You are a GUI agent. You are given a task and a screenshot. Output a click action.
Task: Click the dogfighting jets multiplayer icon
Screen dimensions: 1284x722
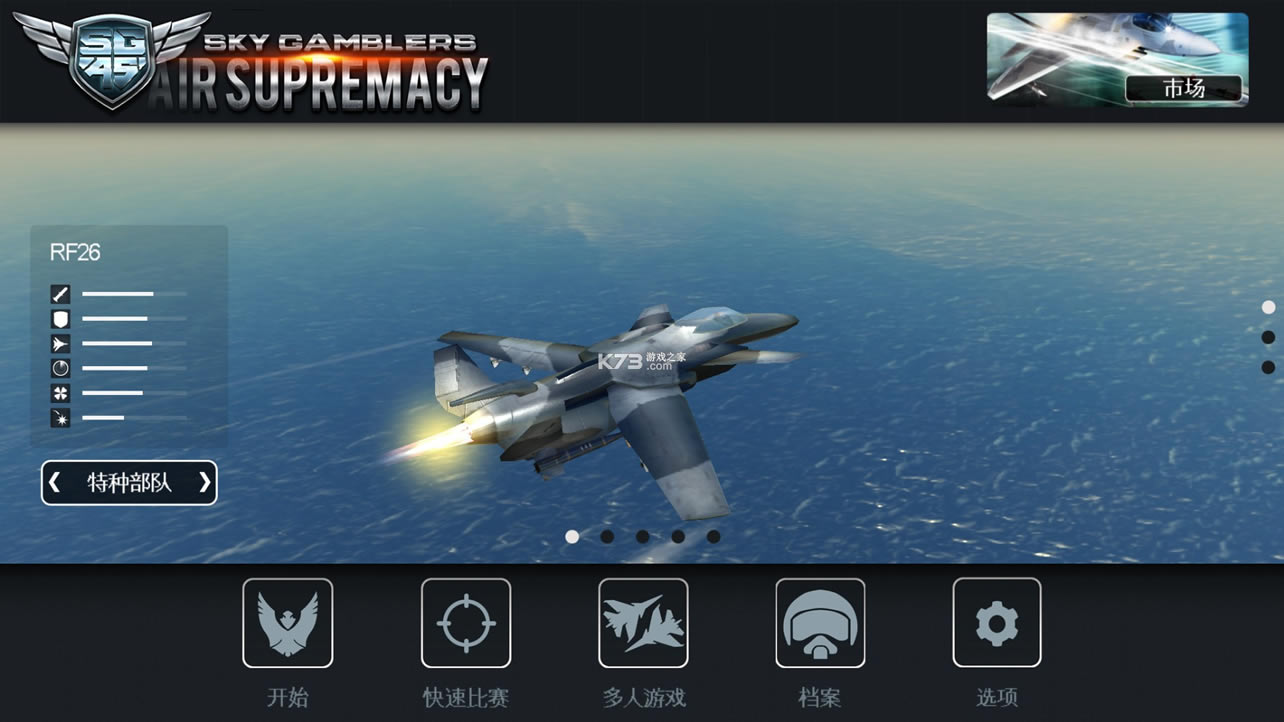(x=643, y=622)
